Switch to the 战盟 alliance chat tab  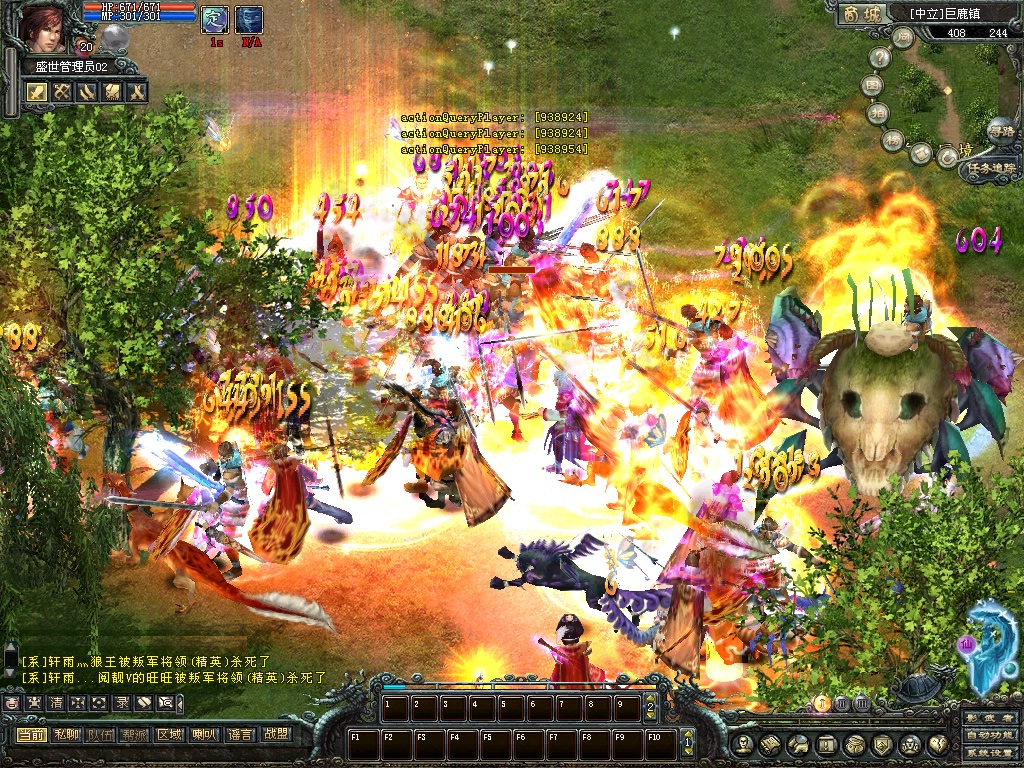(275, 734)
